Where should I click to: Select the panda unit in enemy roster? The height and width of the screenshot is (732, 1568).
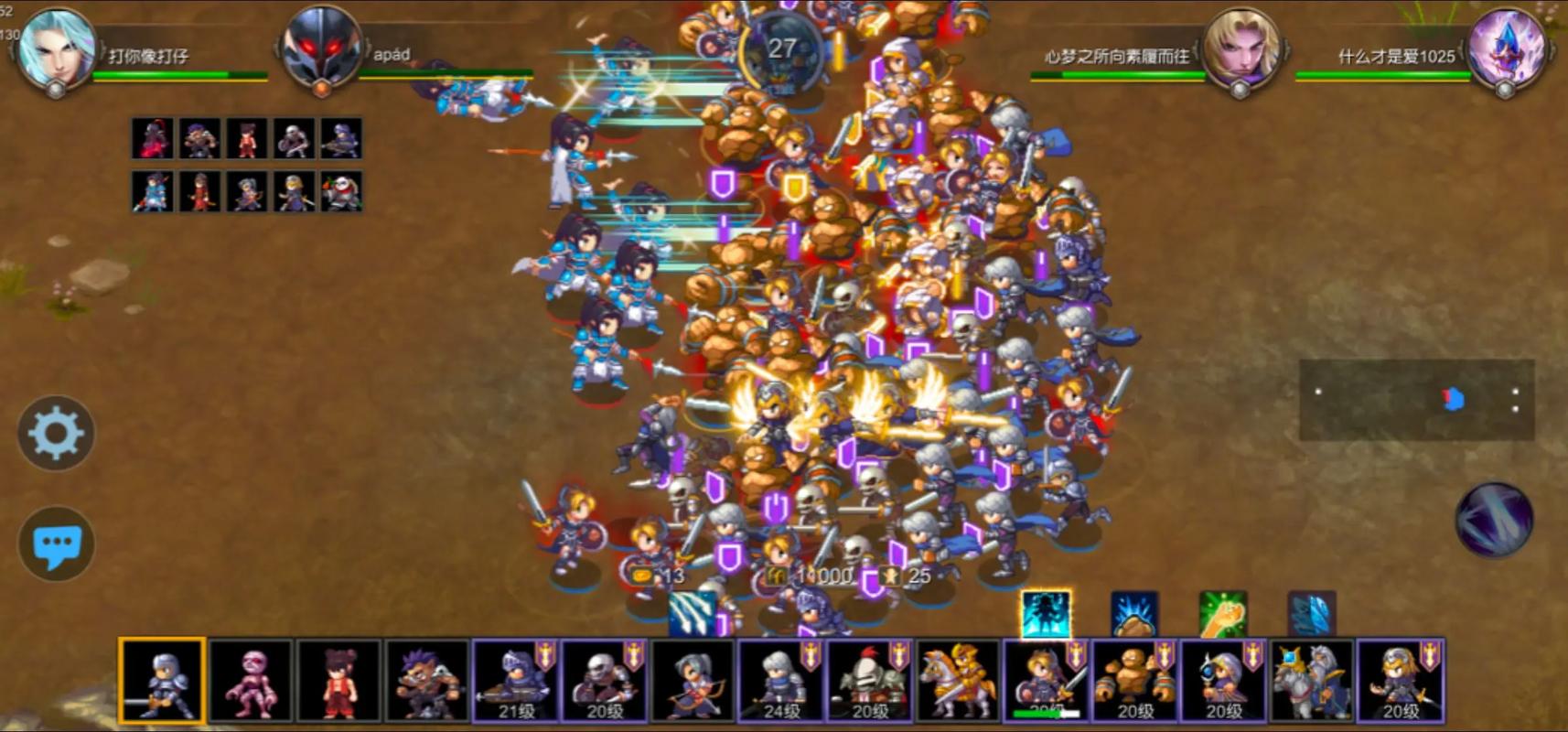point(341,192)
